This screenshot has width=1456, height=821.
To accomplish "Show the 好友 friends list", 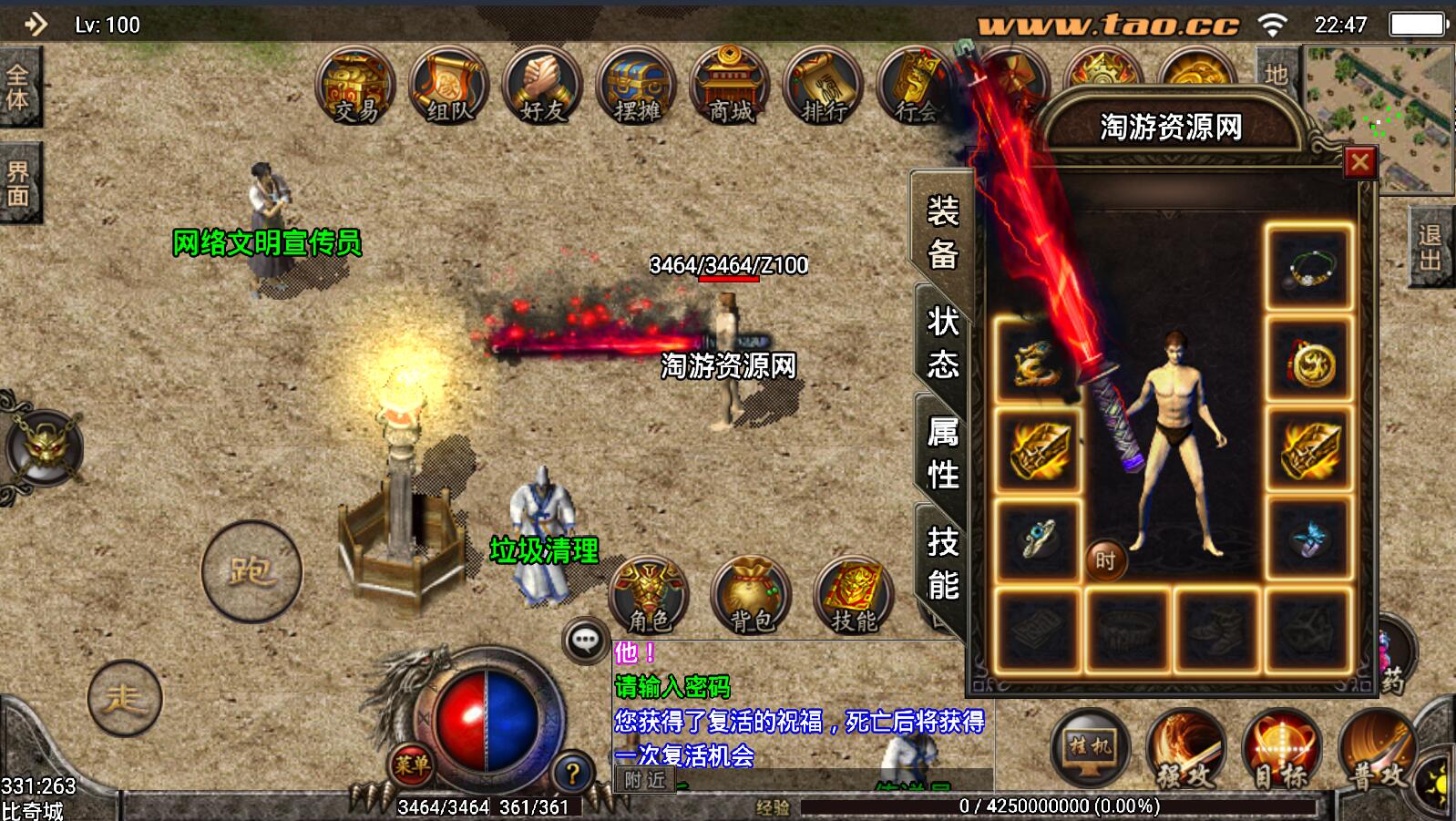I will [543, 88].
